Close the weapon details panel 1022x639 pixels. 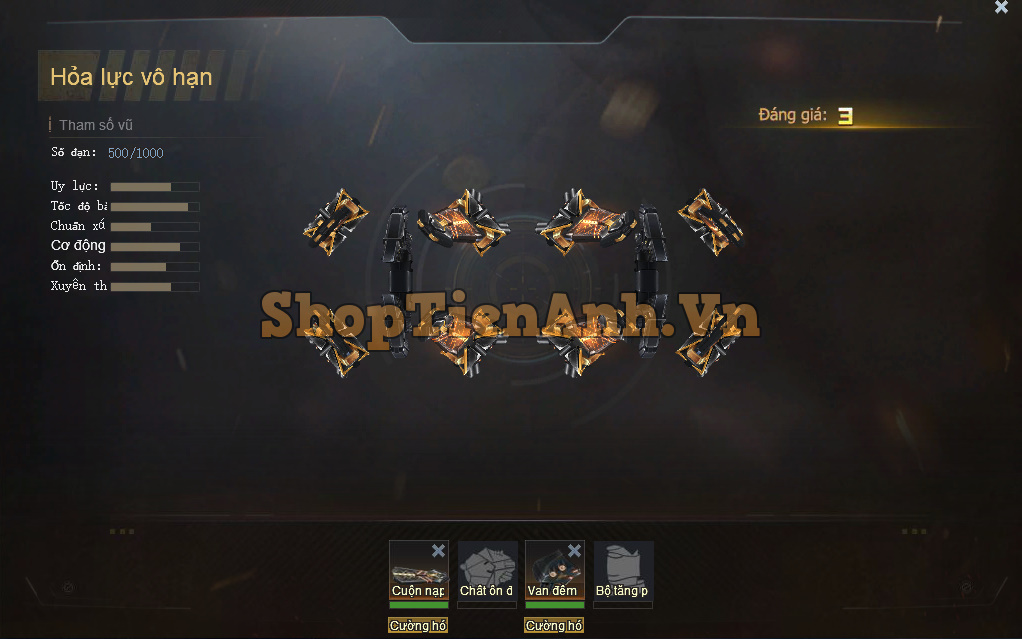click(1001, 7)
